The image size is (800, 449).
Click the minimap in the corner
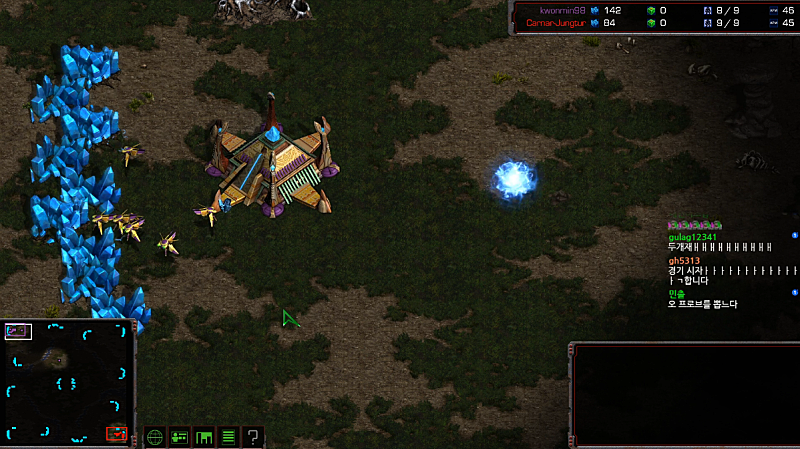(x=68, y=383)
